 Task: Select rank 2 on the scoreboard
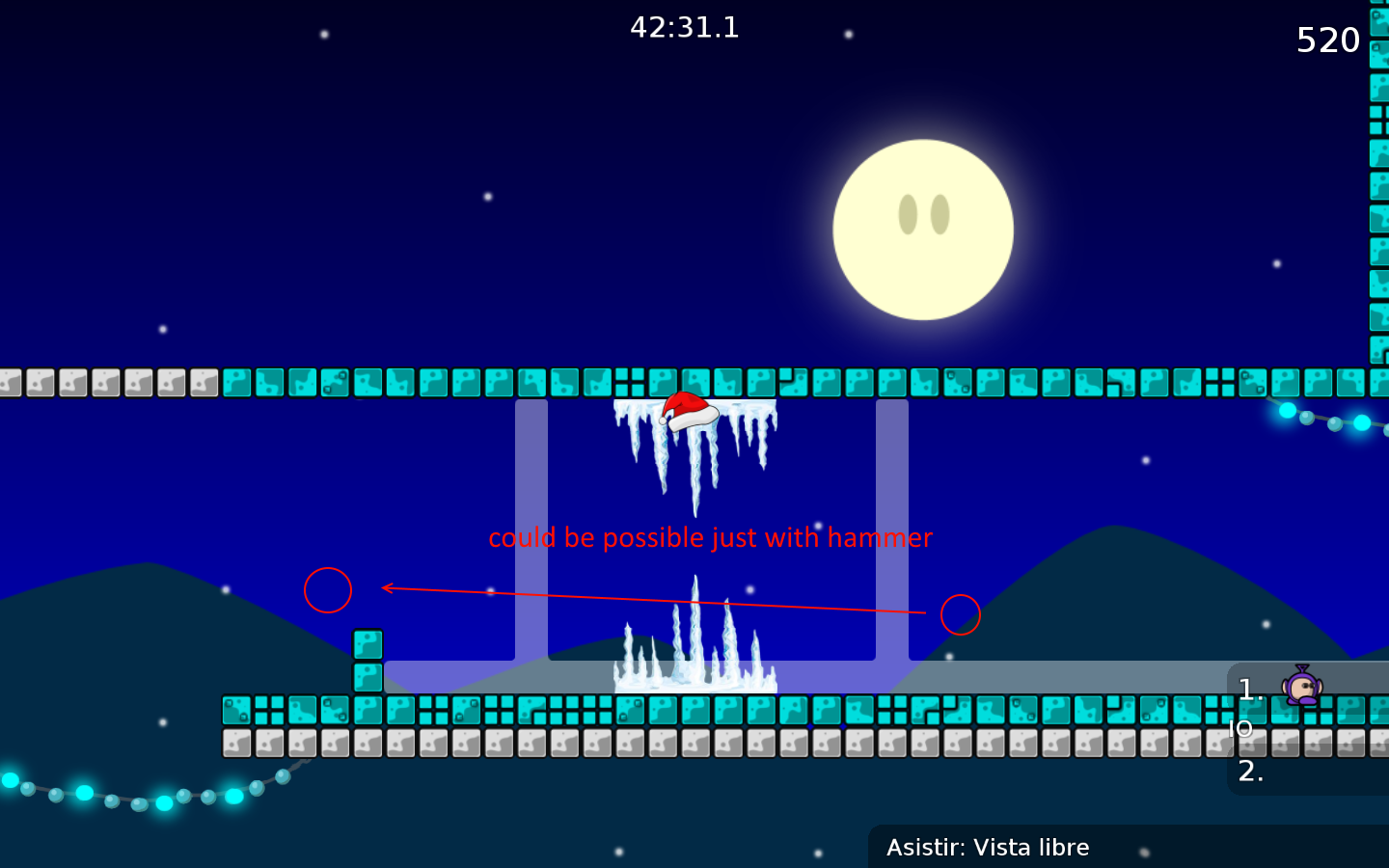(x=1250, y=772)
